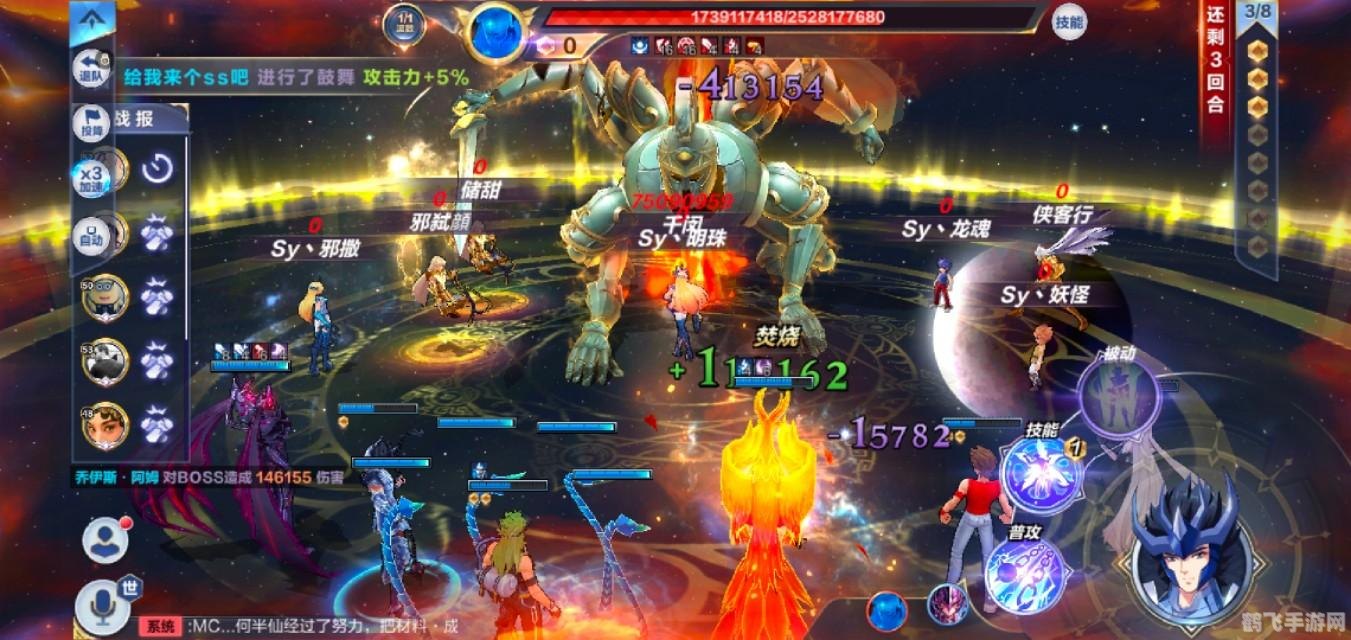Screen dimensions: 1351x640
Task: Tap the 退队 leave team button
Action: [x=92, y=69]
